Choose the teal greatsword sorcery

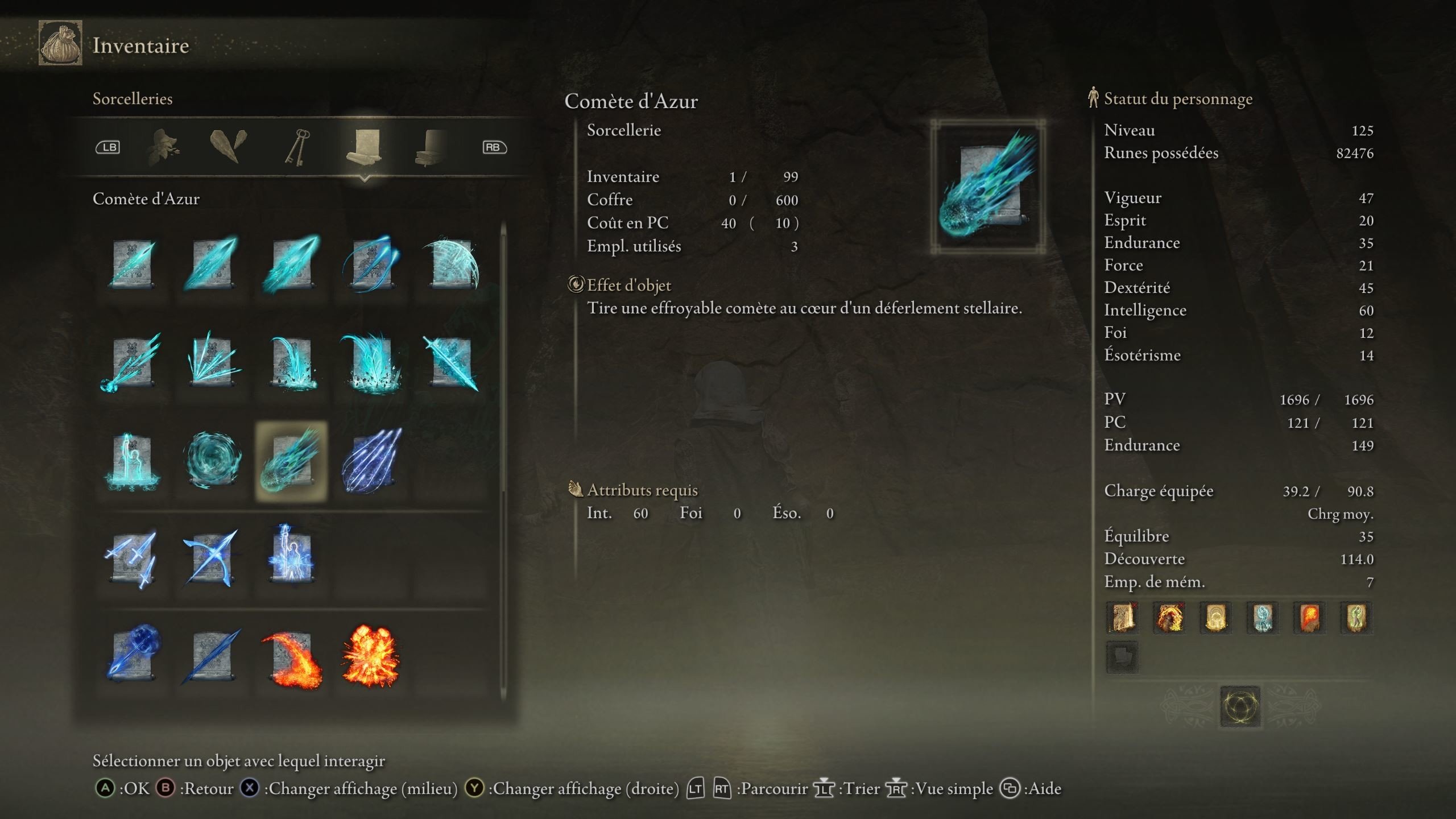(x=452, y=362)
